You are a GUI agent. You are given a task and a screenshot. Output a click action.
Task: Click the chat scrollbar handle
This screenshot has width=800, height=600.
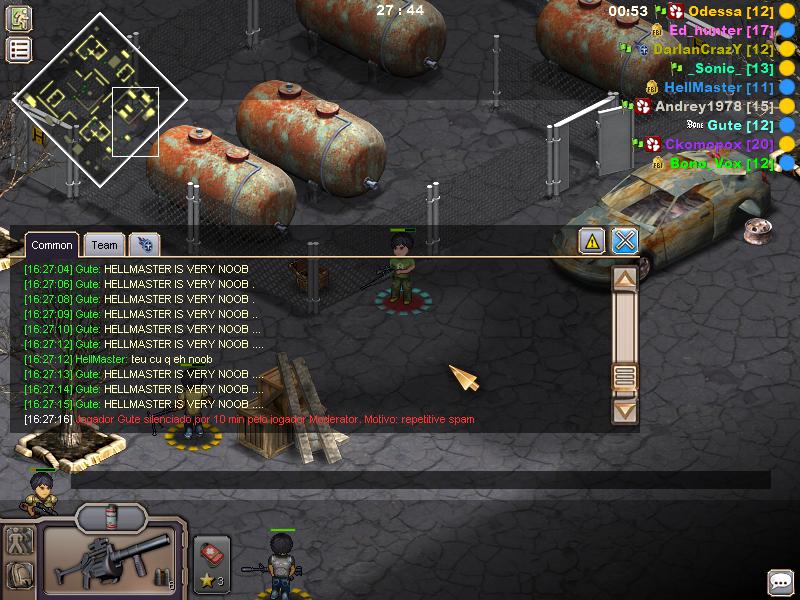pyautogui.click(x=625, y=377)
